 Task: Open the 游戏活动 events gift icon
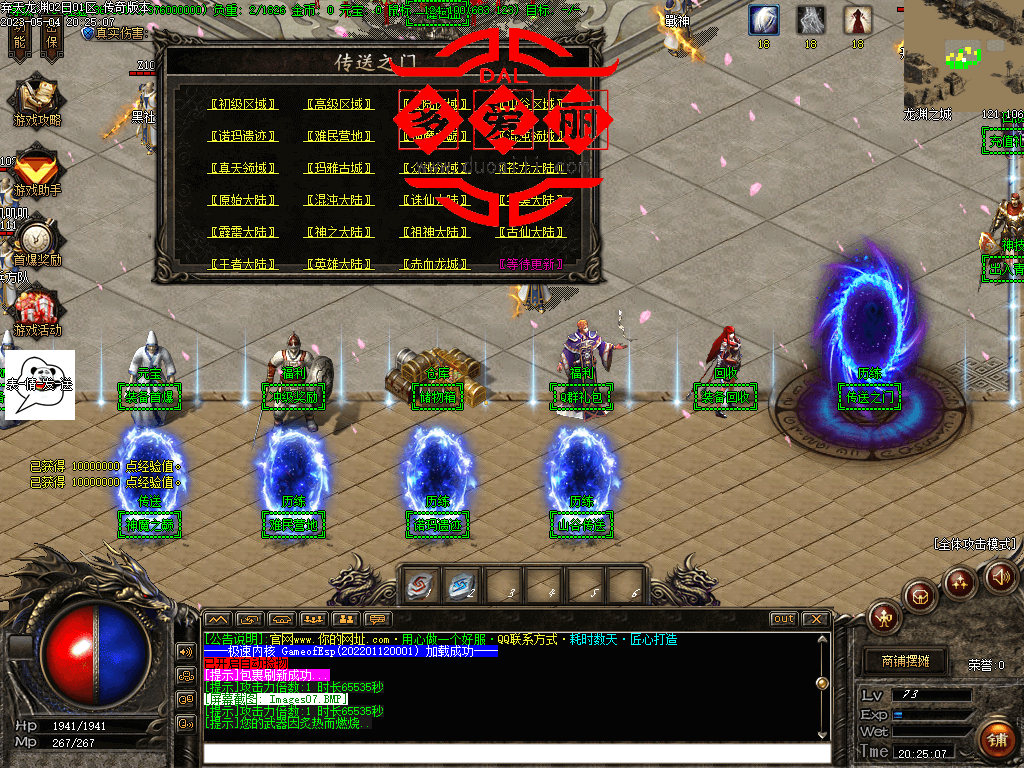36,310
